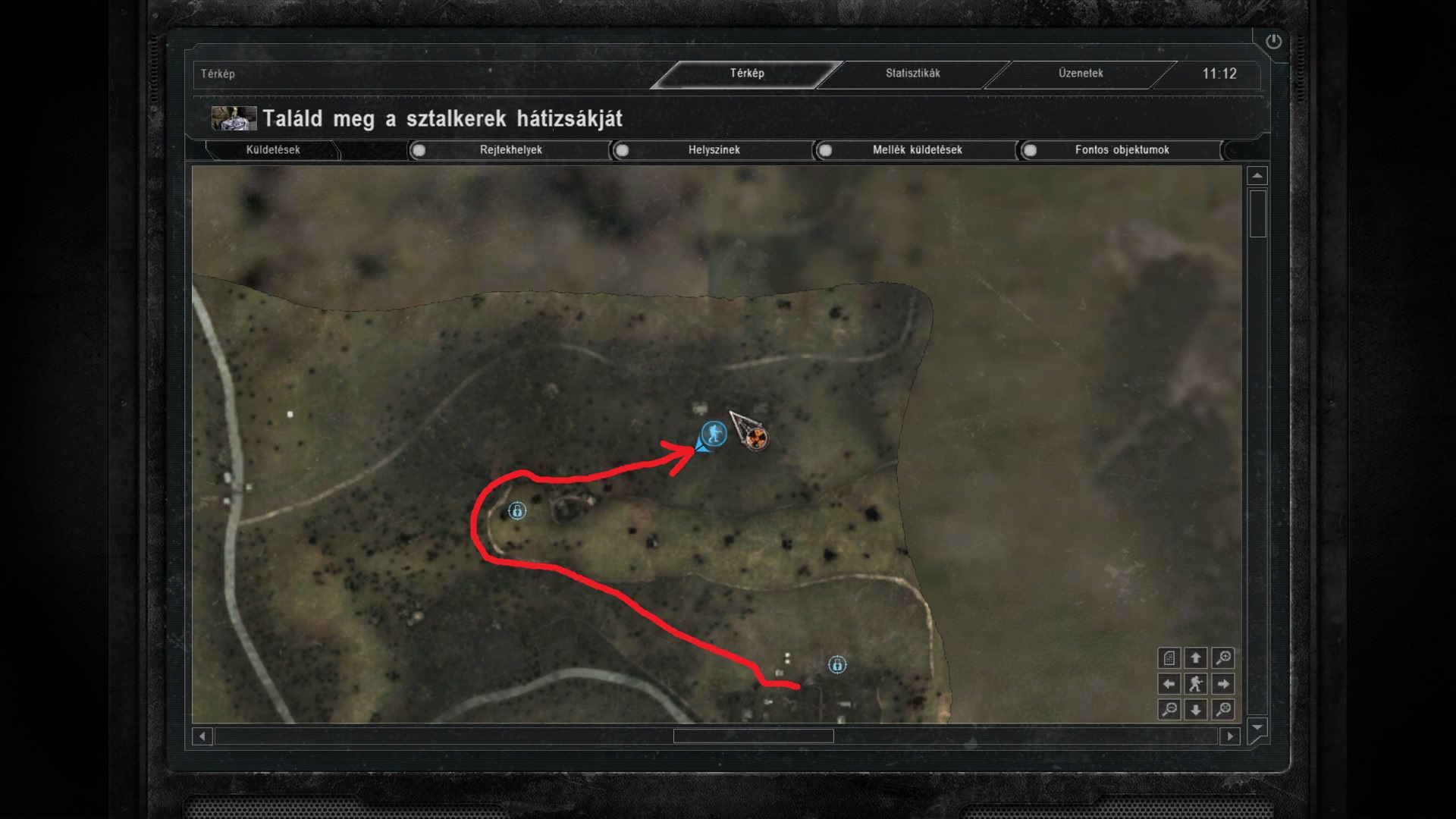This screenshot has width=1456, height=819.
Task: Center the map on the player figure button
Action: [1196, 684]
